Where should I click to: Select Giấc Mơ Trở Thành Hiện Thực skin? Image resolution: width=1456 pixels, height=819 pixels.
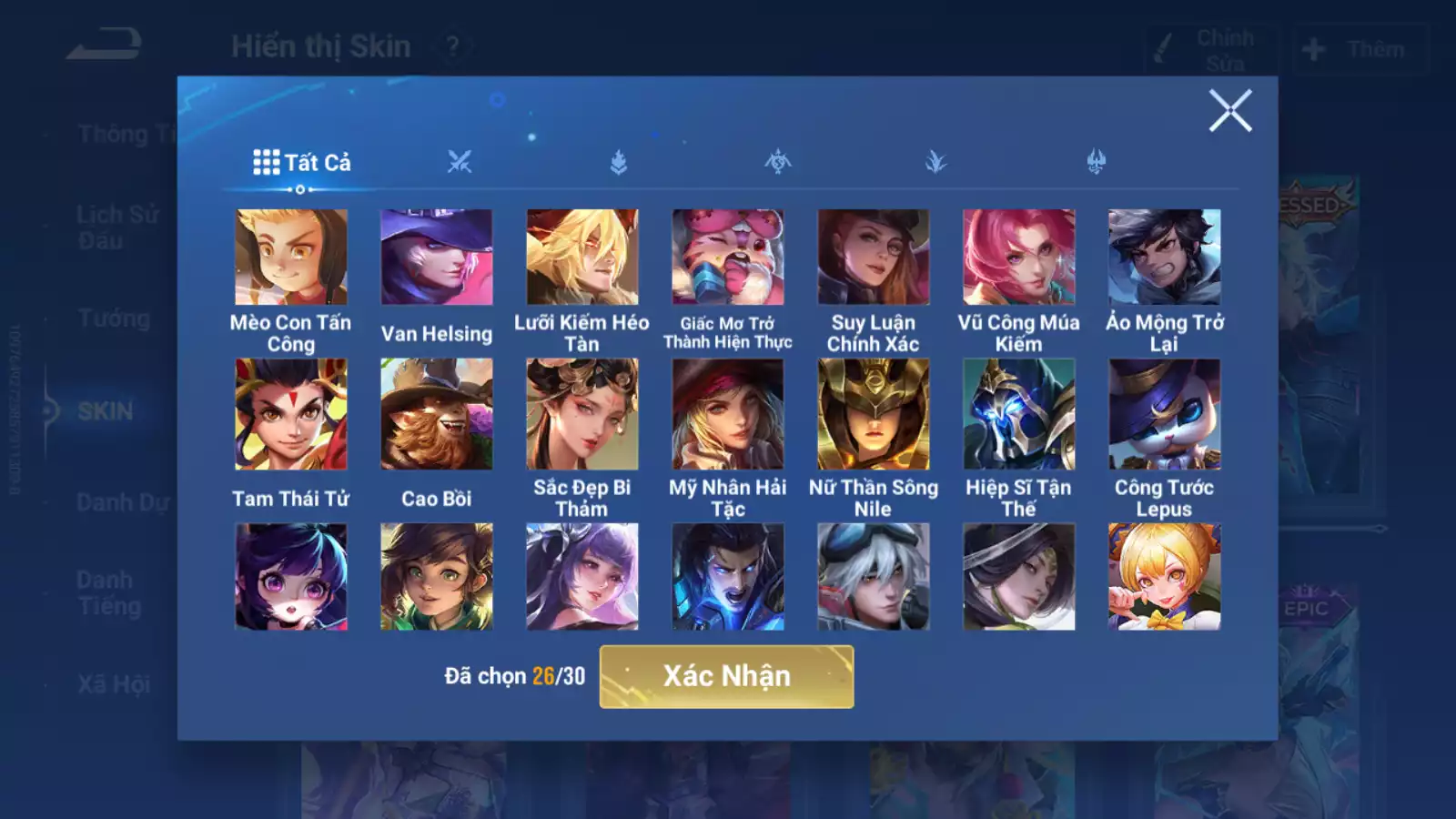[x=728, y=258]
